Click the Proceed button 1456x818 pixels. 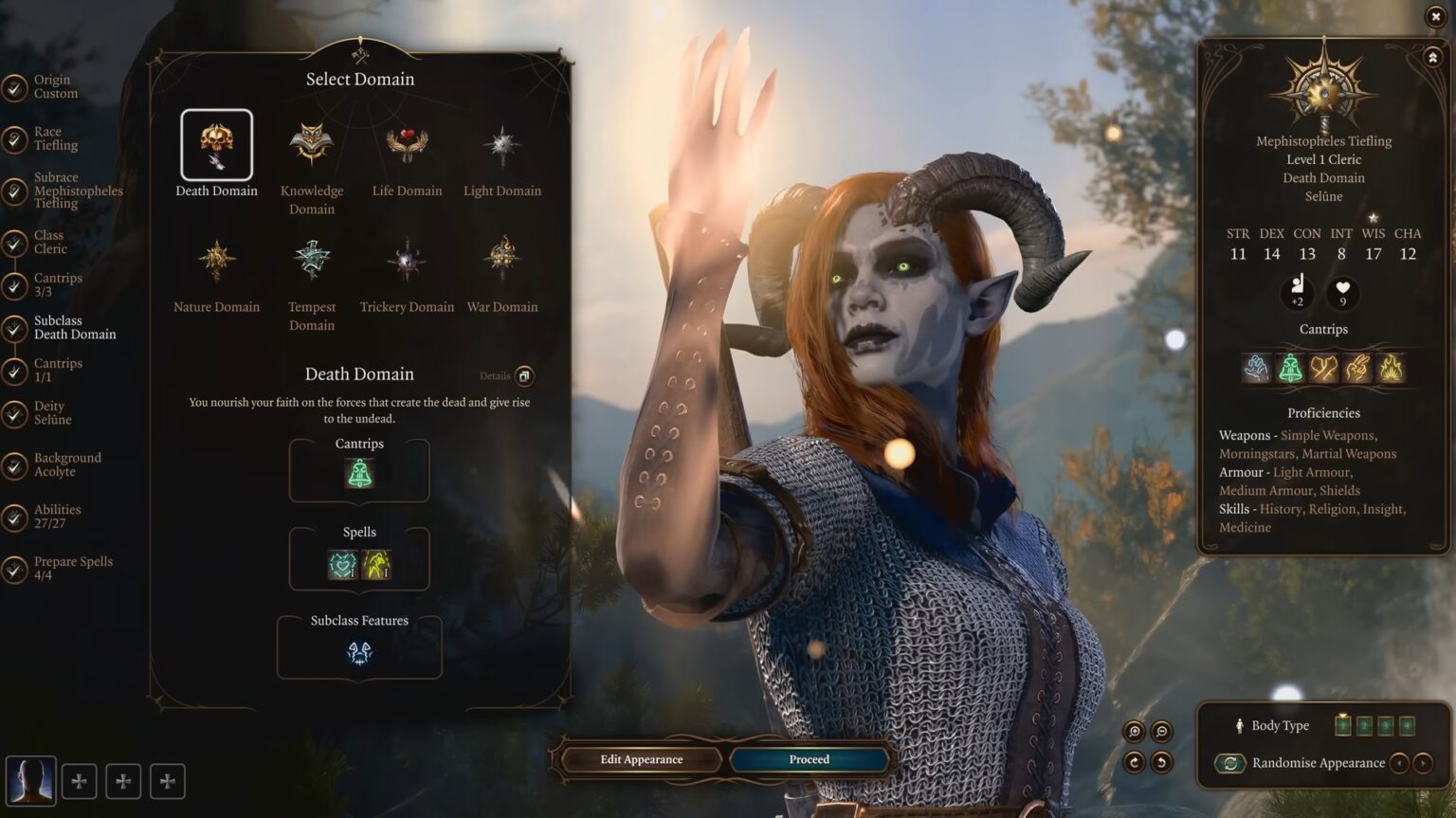(809, 759)
